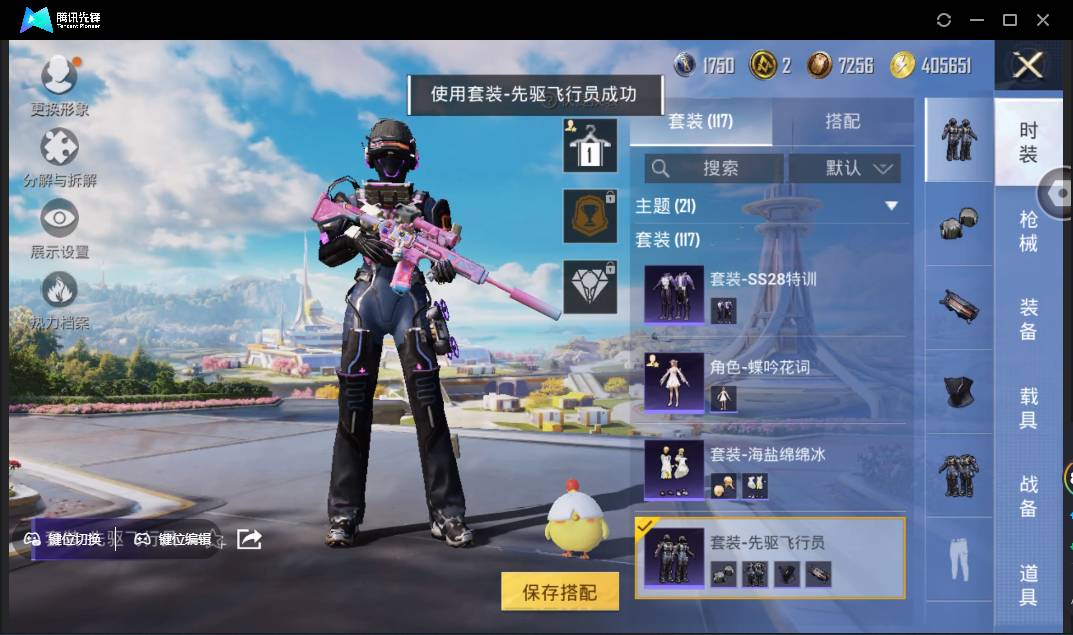
Task: Go to the 战备 category
Action: point(1028,496)
